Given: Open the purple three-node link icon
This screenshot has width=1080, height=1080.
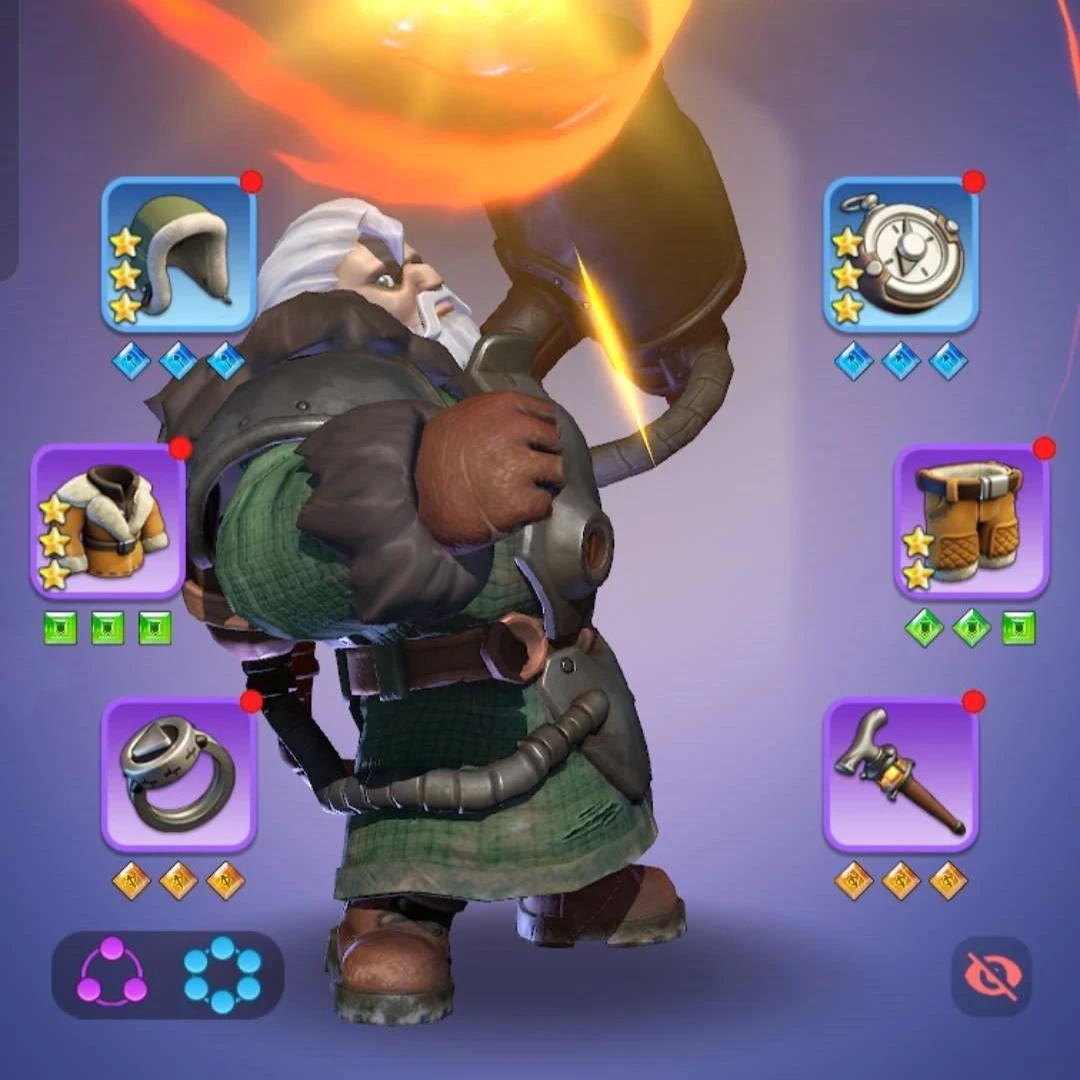Looking at the screenshot, I should click(112, 974).
